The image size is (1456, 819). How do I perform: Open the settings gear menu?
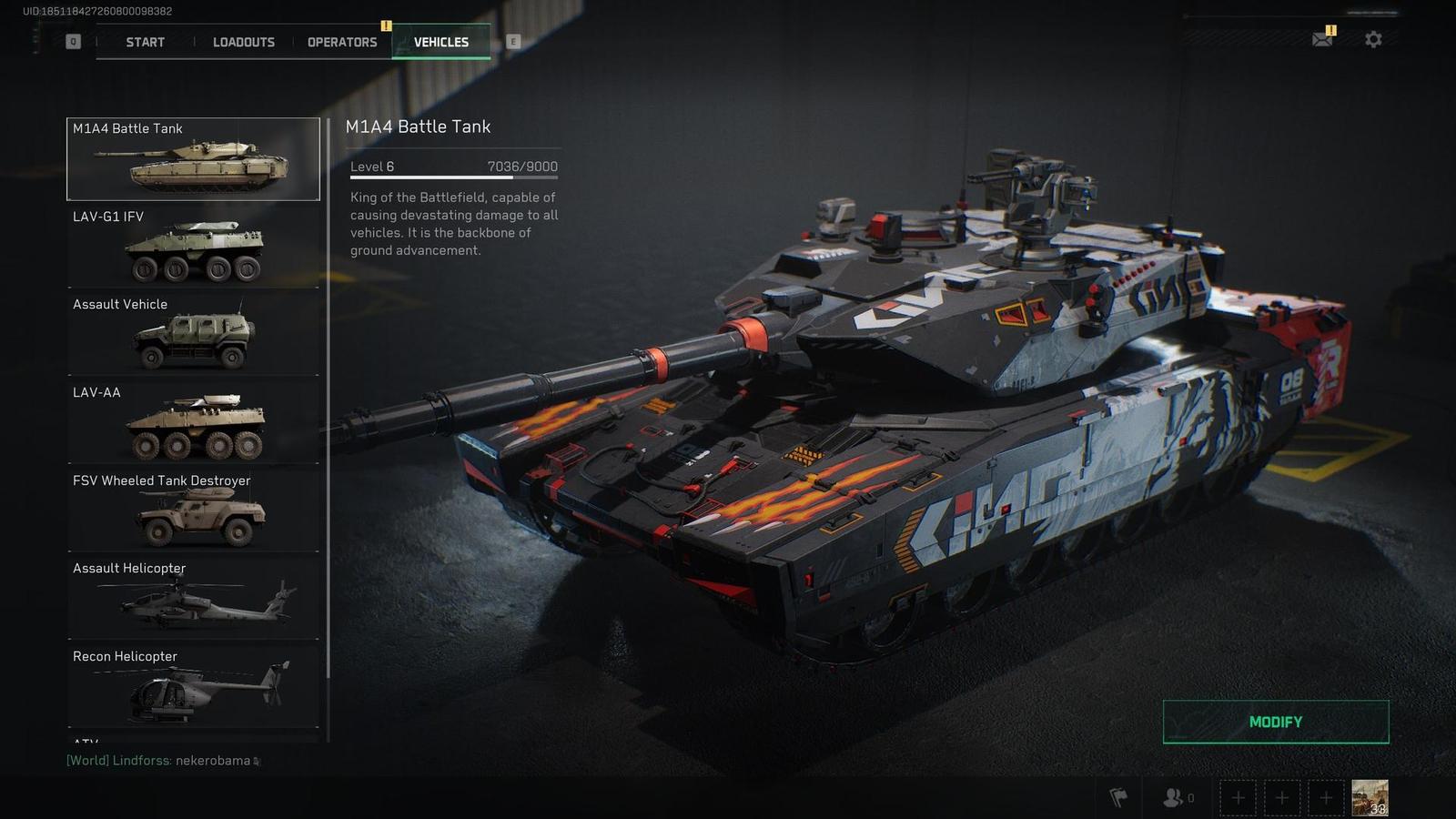pyautogui.click(x=1373, y=40)
